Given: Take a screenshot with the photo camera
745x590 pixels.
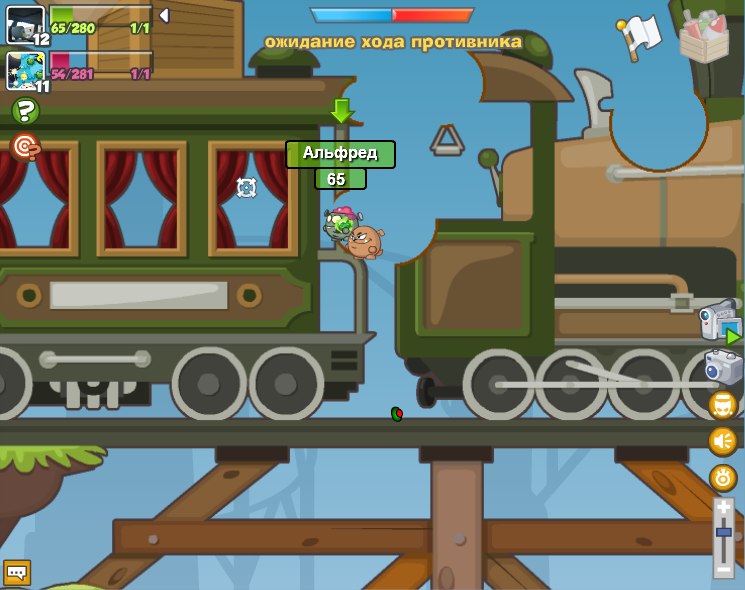Looking at the screenshot, I should (723, 367).
